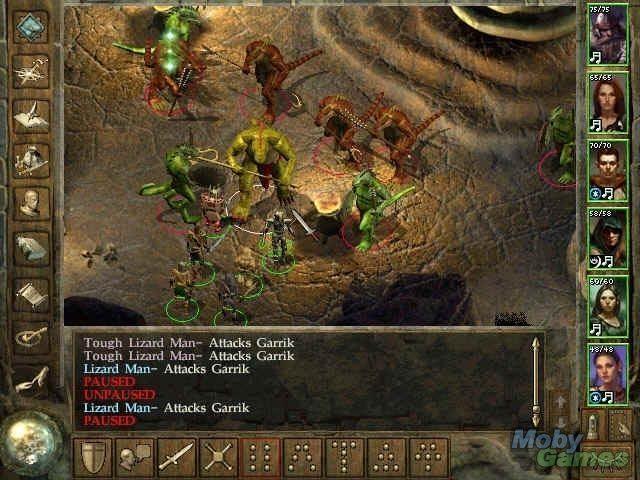
Task: Open the mage spellbook
Action: coord(32,247)
